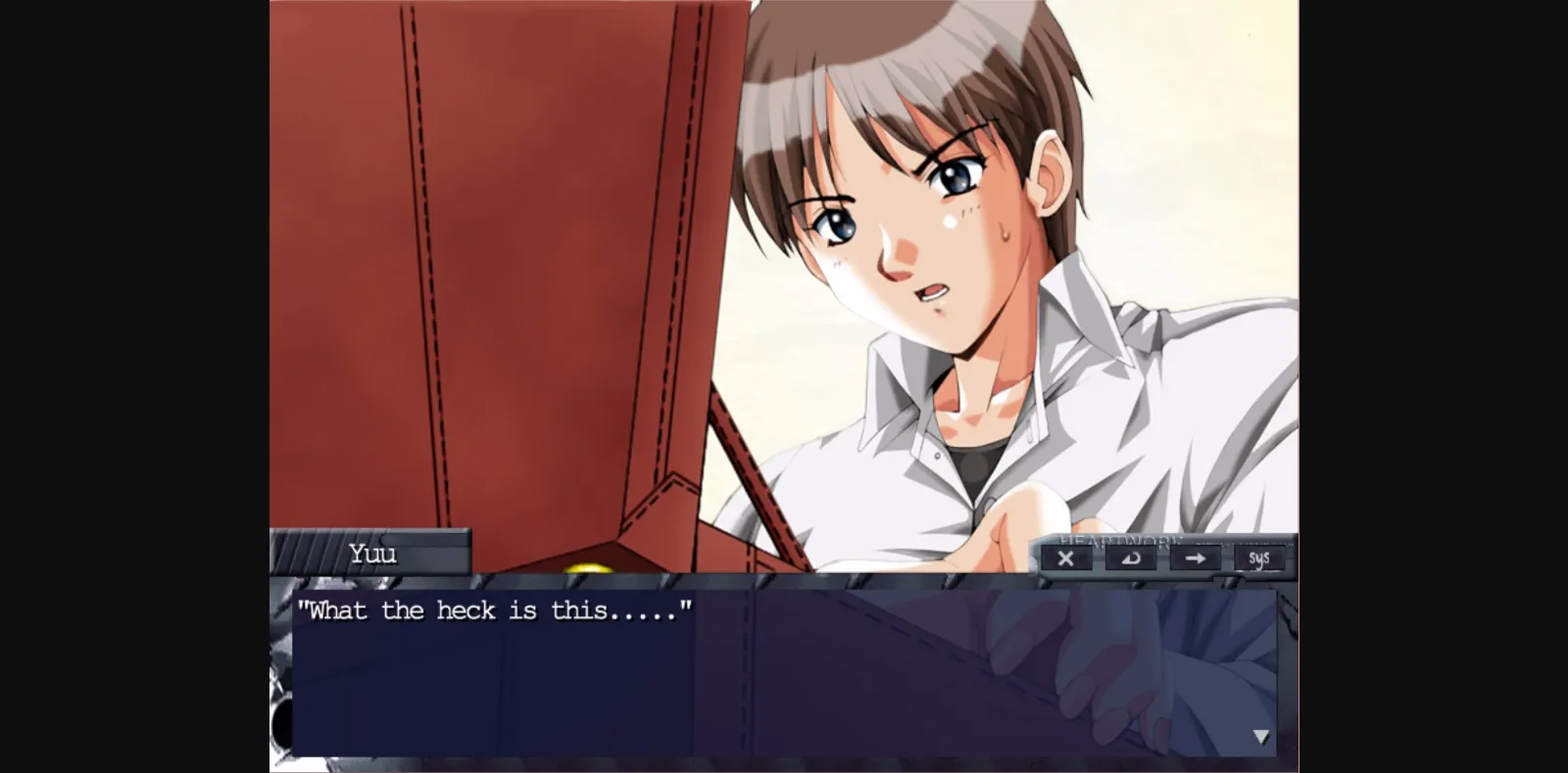The image size is (1568, 773).
Task: Advance the scene with the next-arrow icon
Action: [x=1197, y=558]
